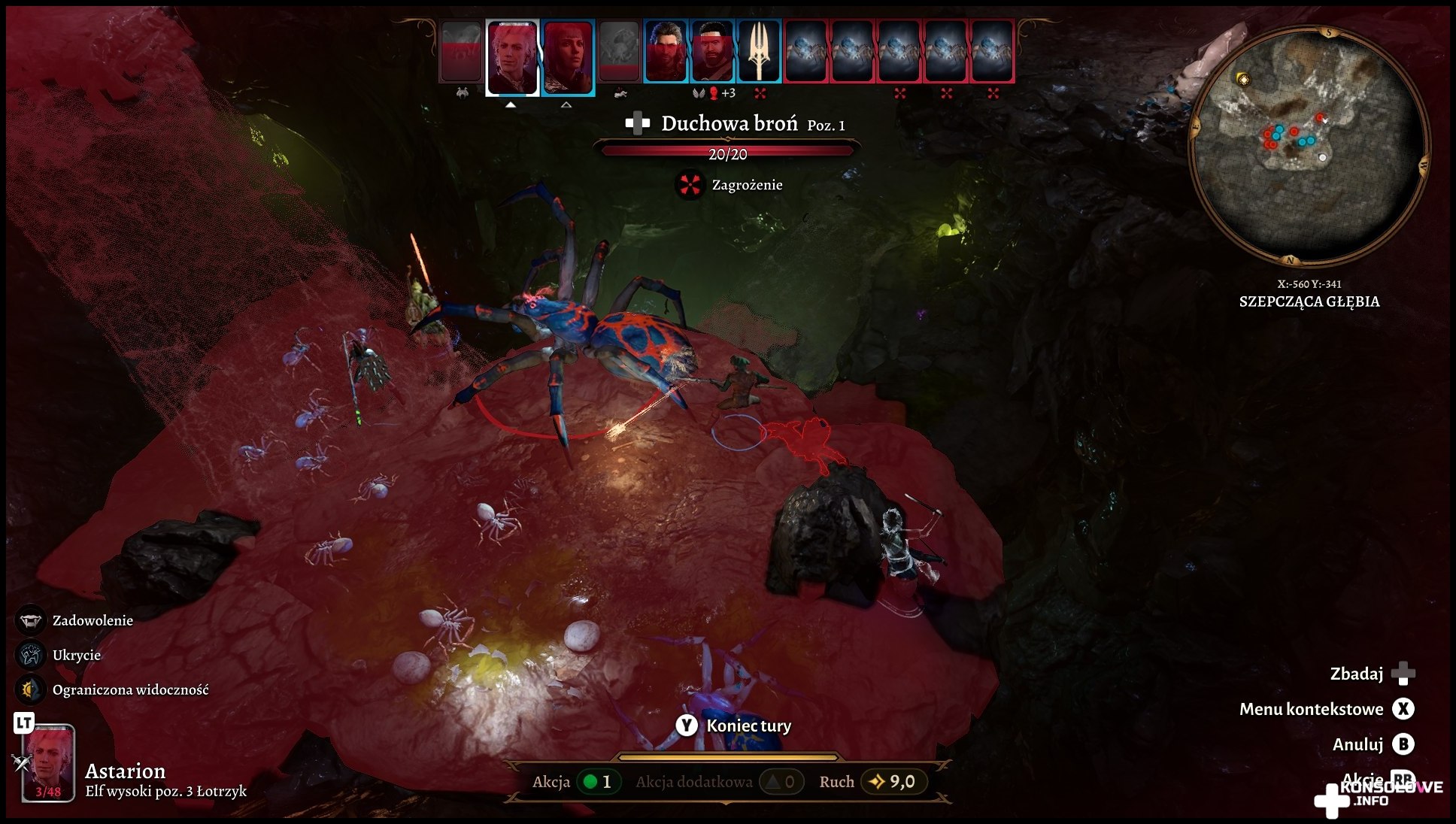
Task: Click the Konsolowe.info watermark logo
Action: pos(1378,795)
